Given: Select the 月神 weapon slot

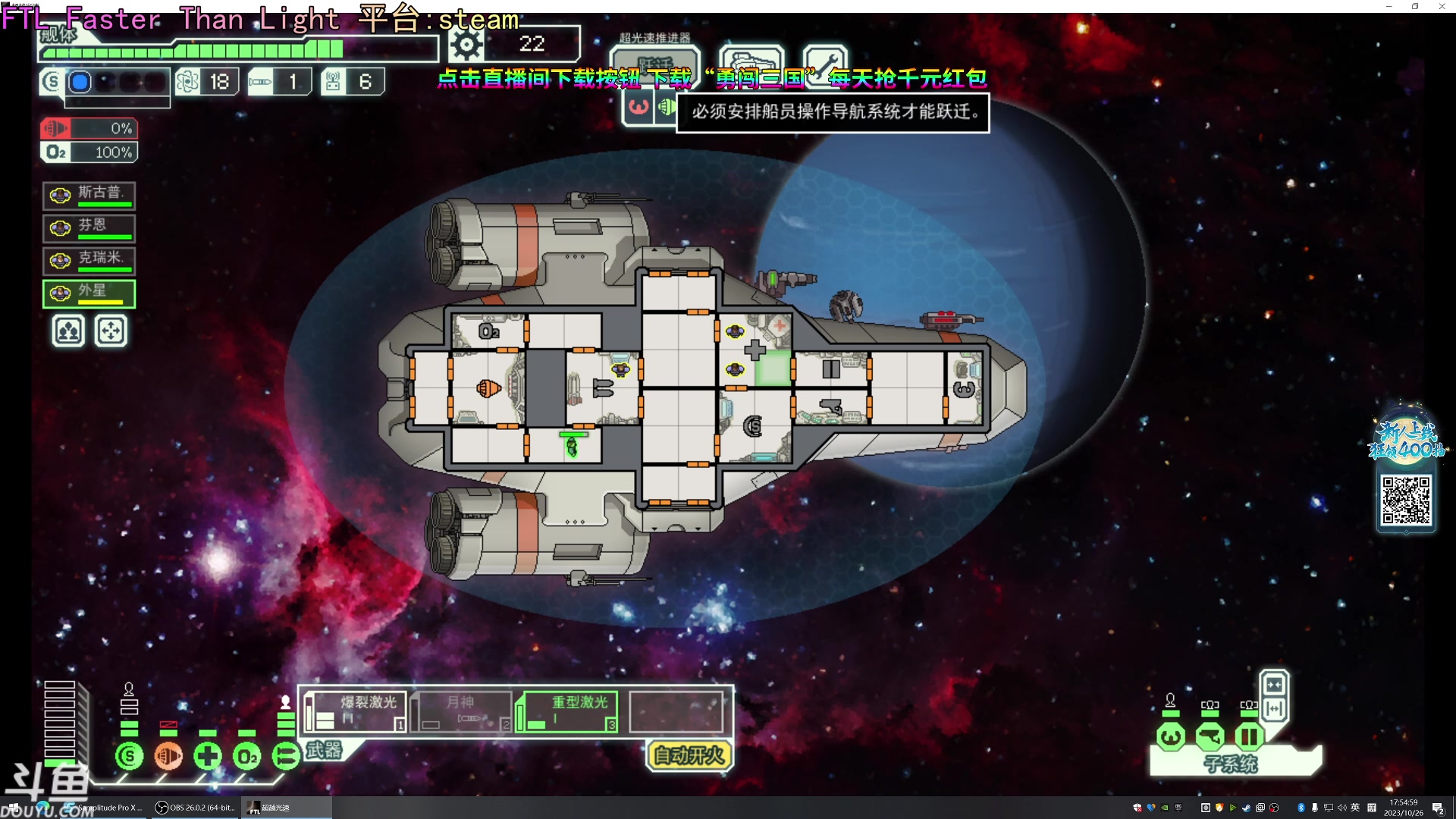Looking at the screenshot, I should (x=461, y=711).
